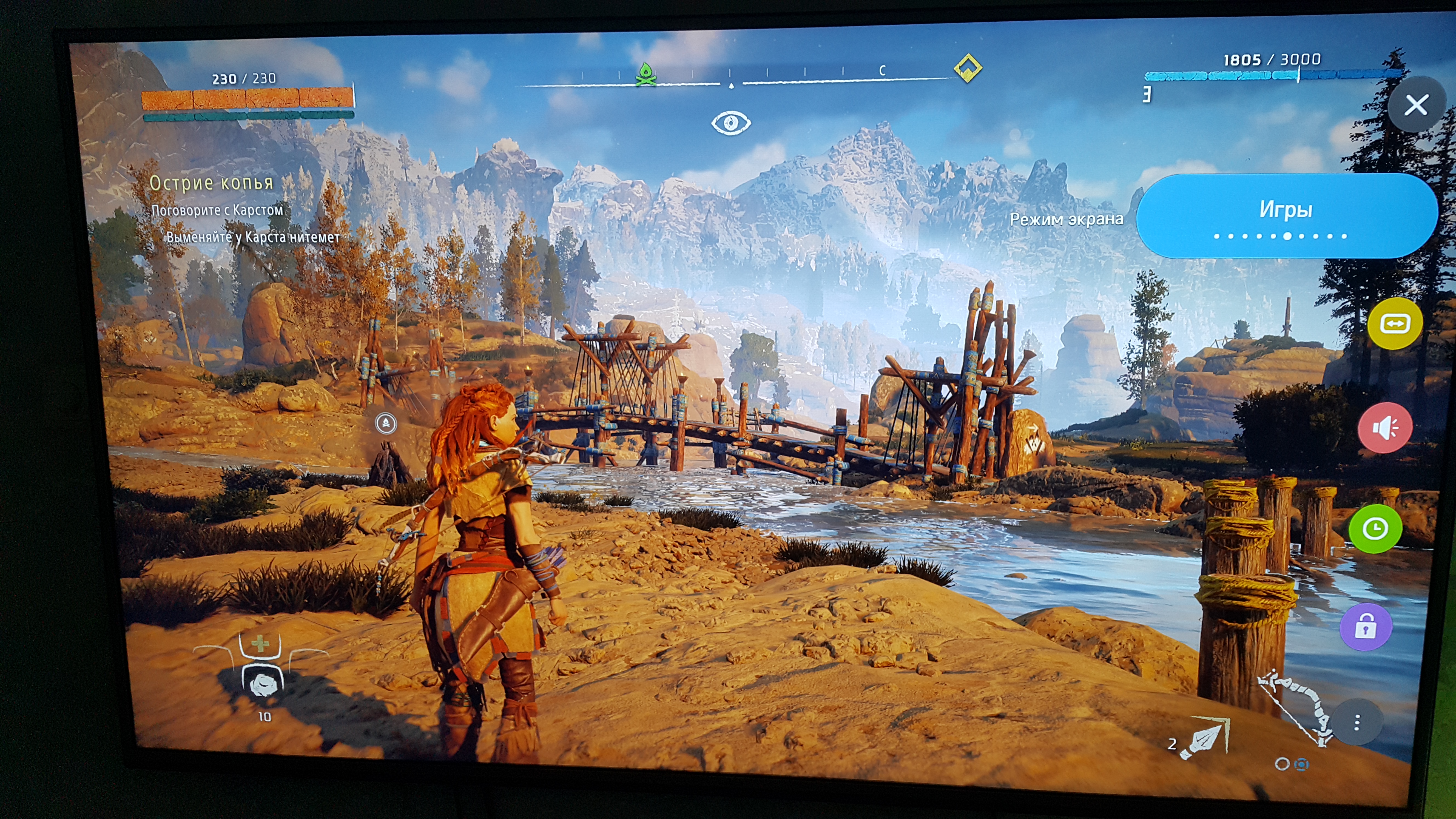The height and width of the screenshot is (819, 1456).
Task: Open the yellow aspect ratio setting
Action: 1394,323
